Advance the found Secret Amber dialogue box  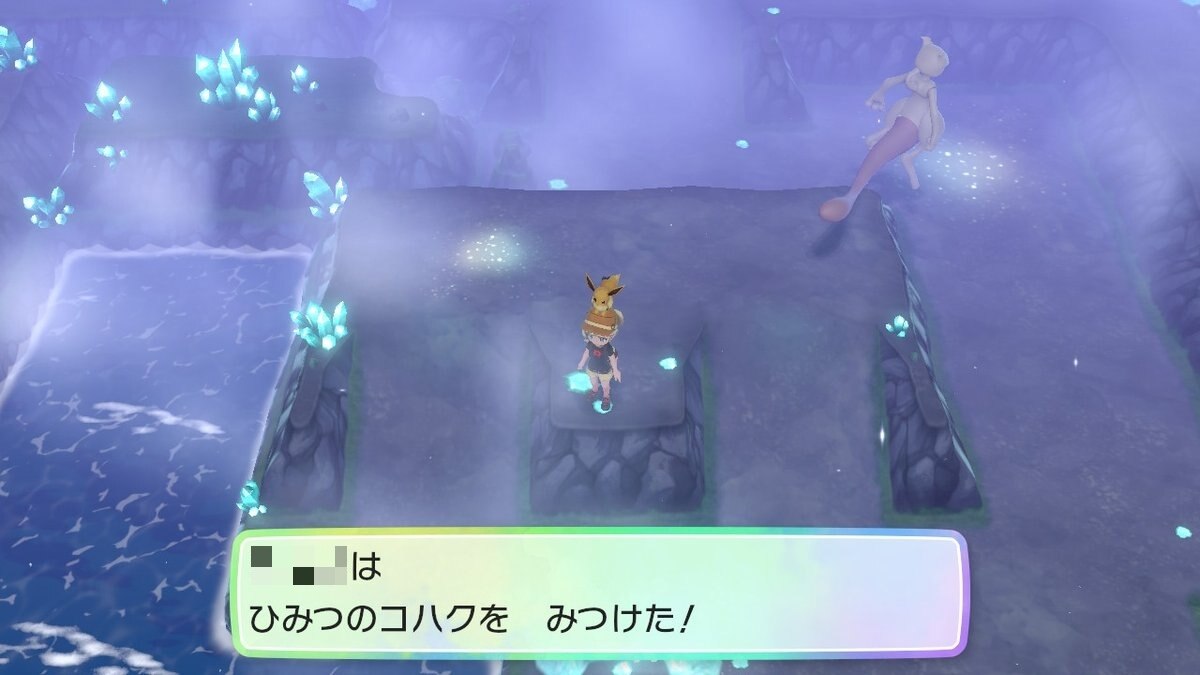click(599, 593)
